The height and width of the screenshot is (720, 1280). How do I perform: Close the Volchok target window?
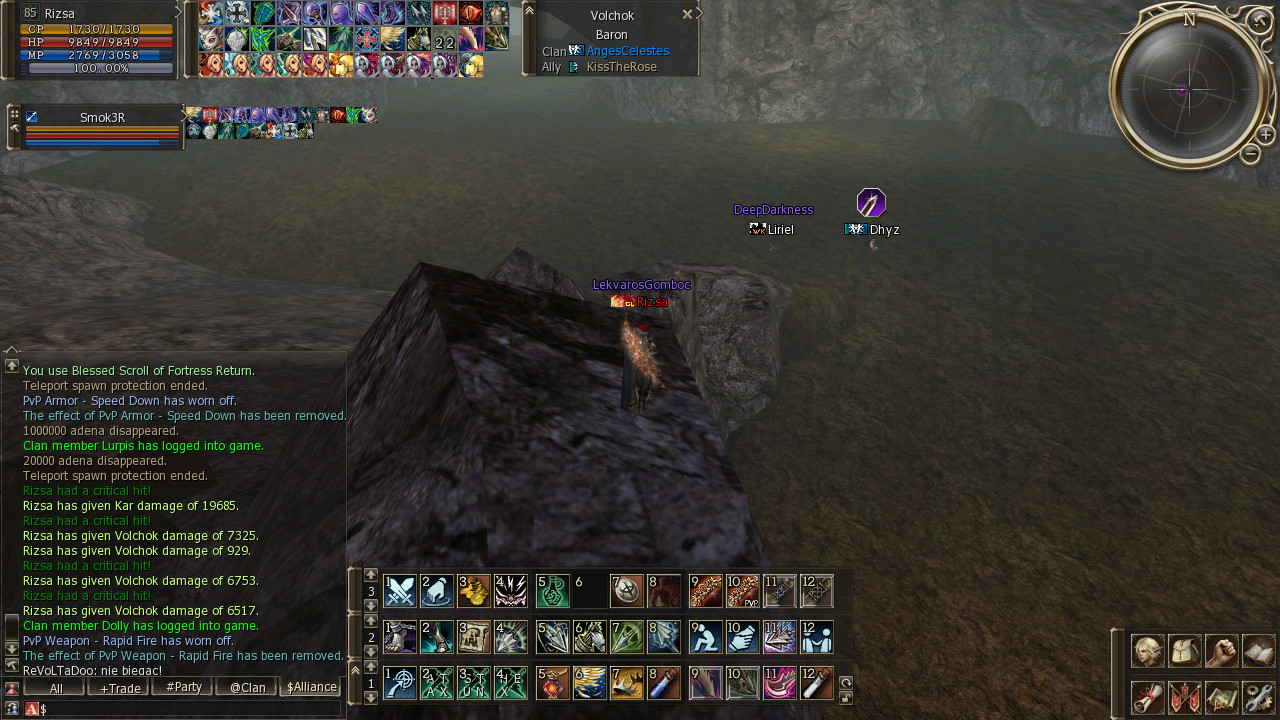[687, 15]
